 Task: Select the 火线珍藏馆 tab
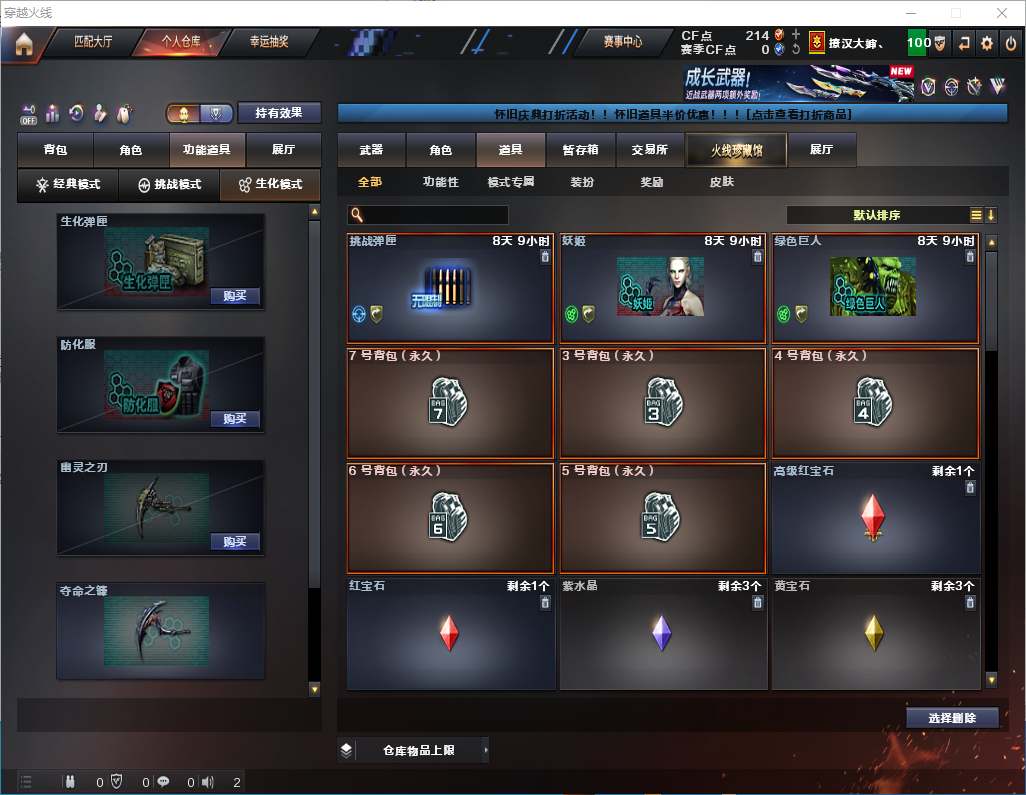tap(736, 150)
